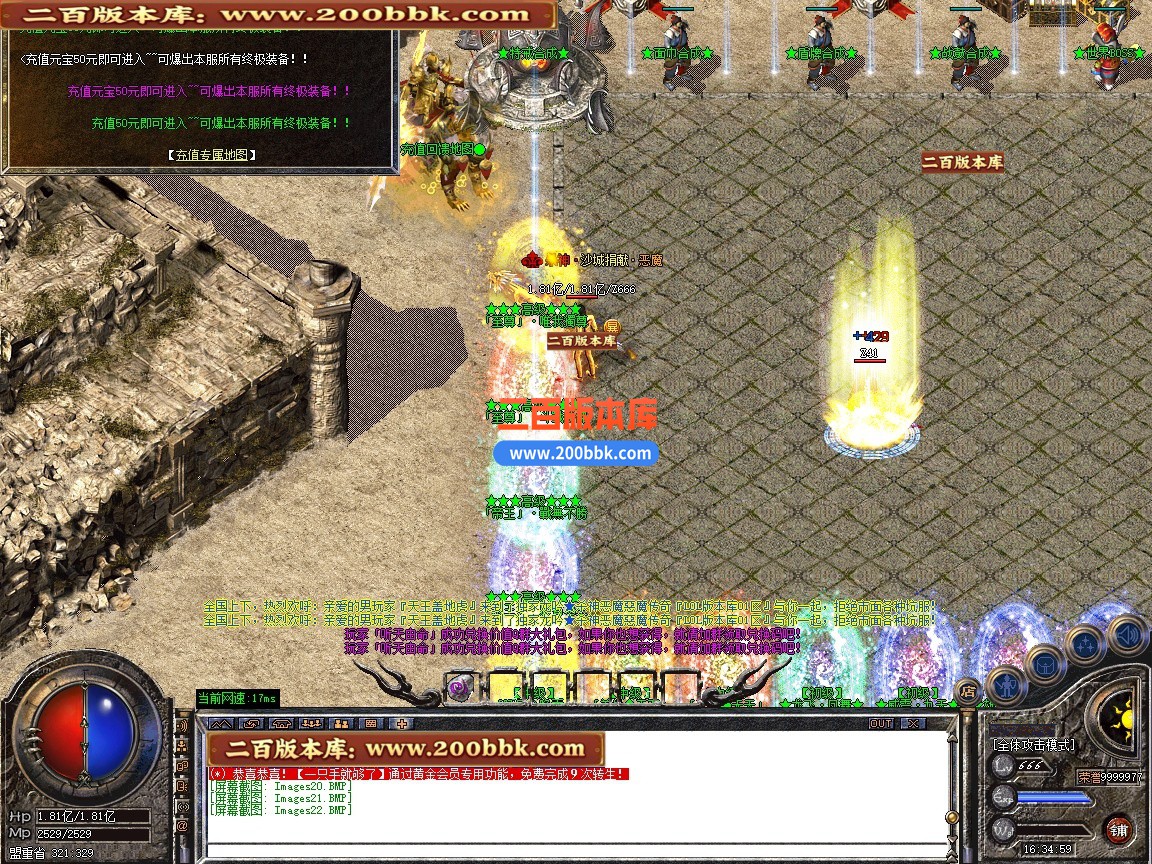
Task: Open the skills sparkle stars icon
Action: pyautogui.click(x=1084, y=643)
